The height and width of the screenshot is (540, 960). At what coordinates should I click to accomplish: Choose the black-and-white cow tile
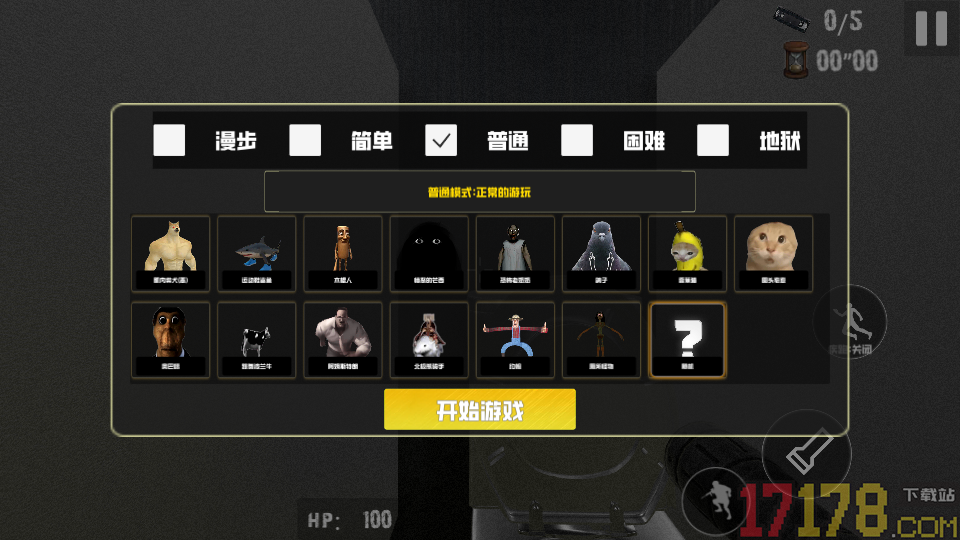[x=257, y=340]
